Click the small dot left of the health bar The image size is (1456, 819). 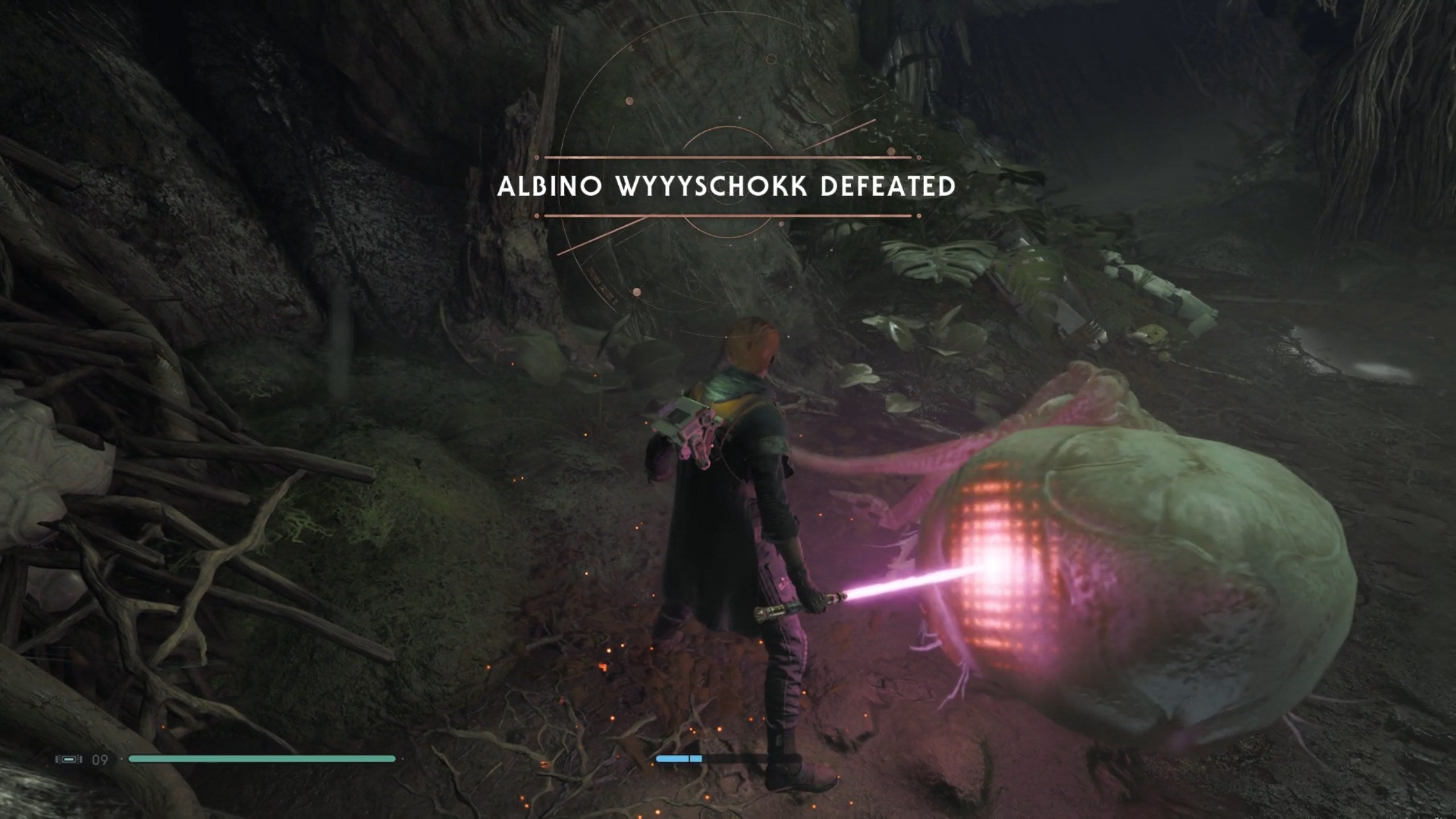[x=121, y=759]
